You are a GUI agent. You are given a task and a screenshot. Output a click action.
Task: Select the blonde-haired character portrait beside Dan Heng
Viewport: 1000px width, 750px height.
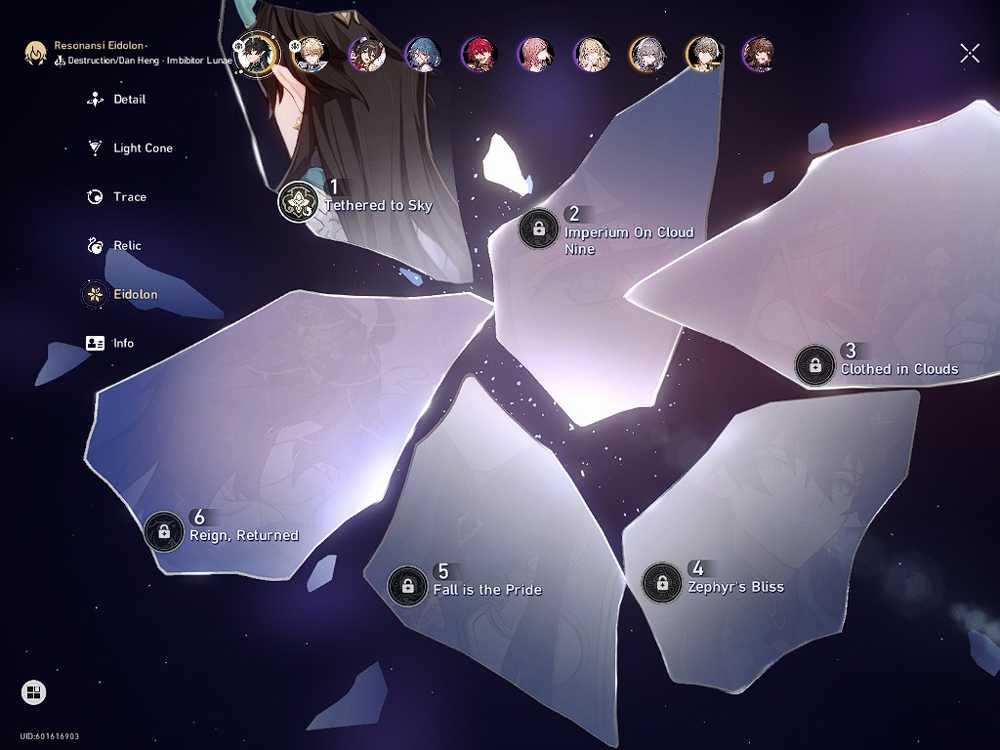pyautogui.click(x=309, y=54)
